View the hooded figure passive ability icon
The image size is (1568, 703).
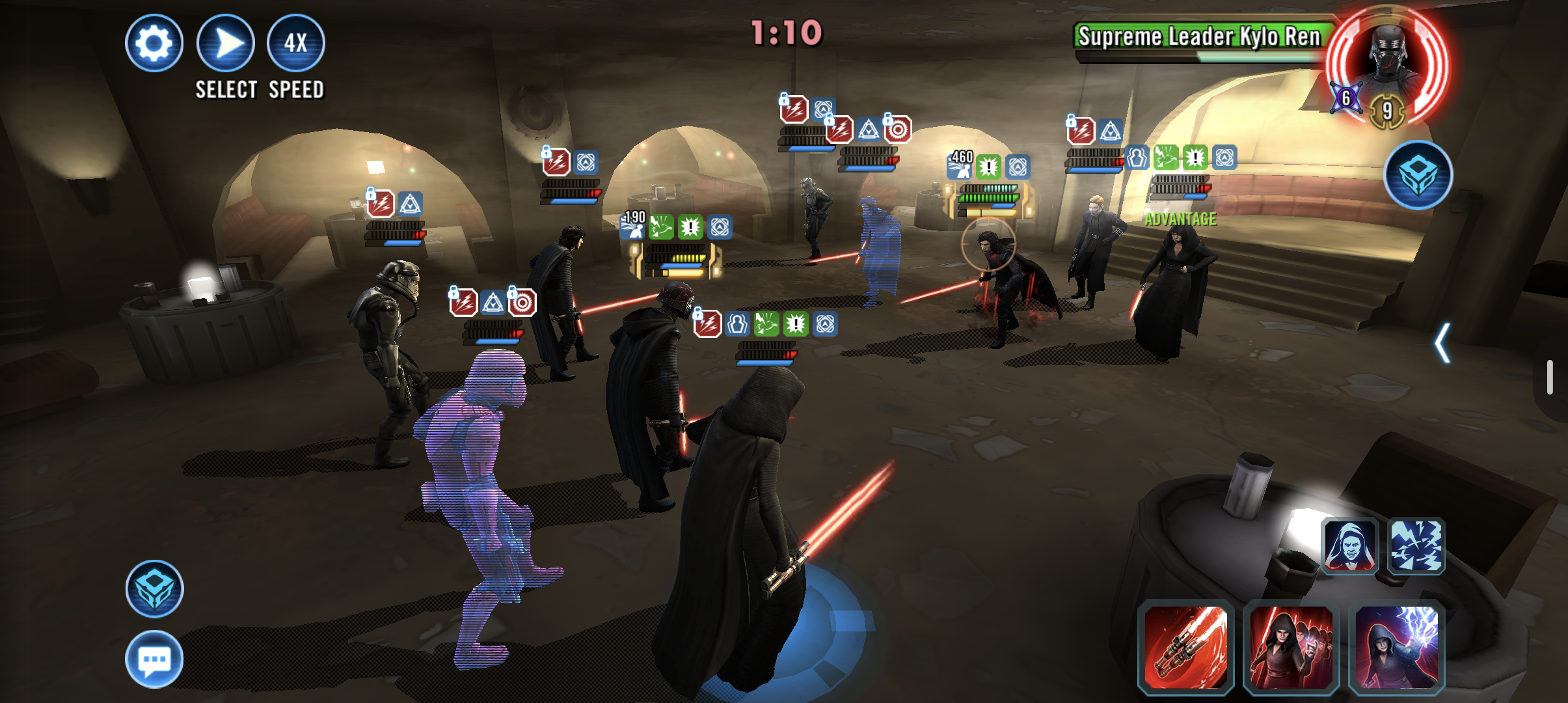tap(1350, 546)
